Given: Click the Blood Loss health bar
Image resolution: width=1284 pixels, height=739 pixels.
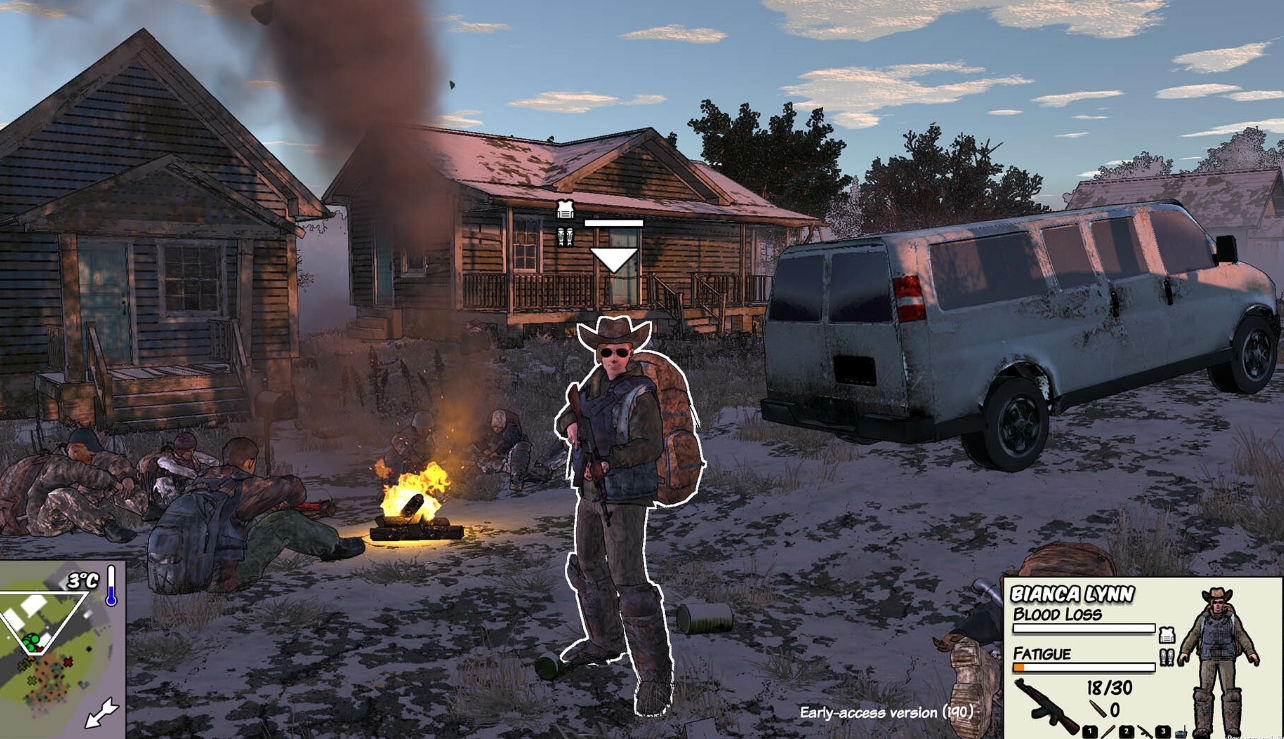Looking at the screenshot, I should 1084,628.
